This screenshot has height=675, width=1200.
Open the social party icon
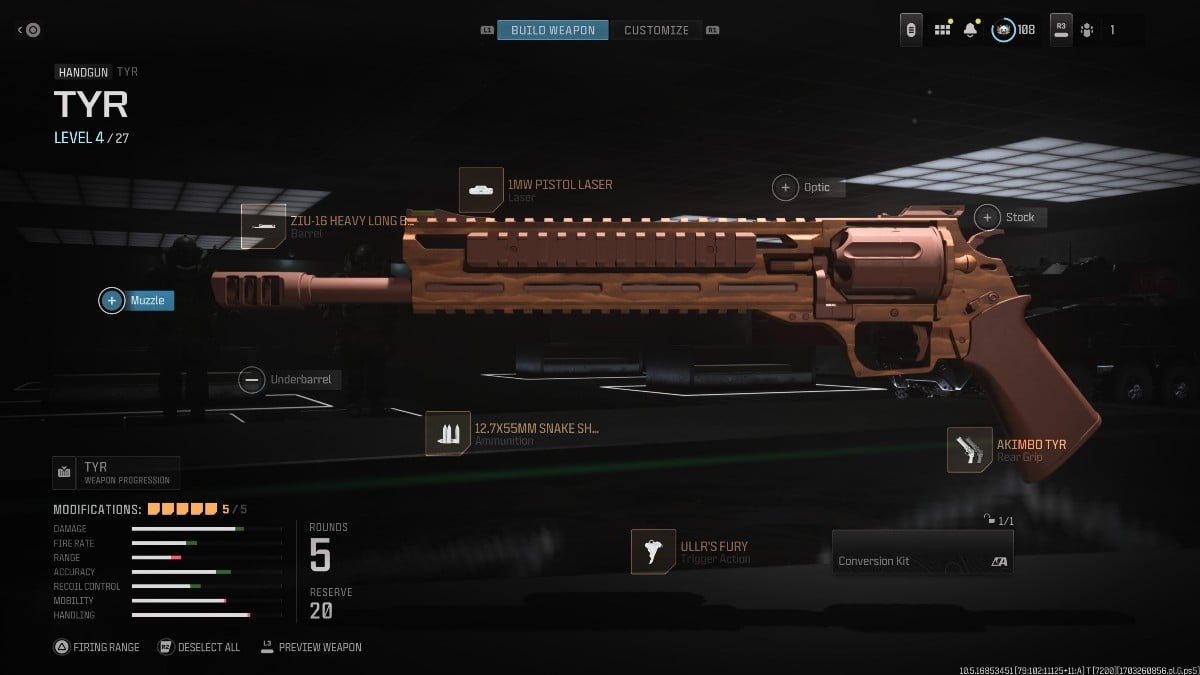[x=1086, y=30]
